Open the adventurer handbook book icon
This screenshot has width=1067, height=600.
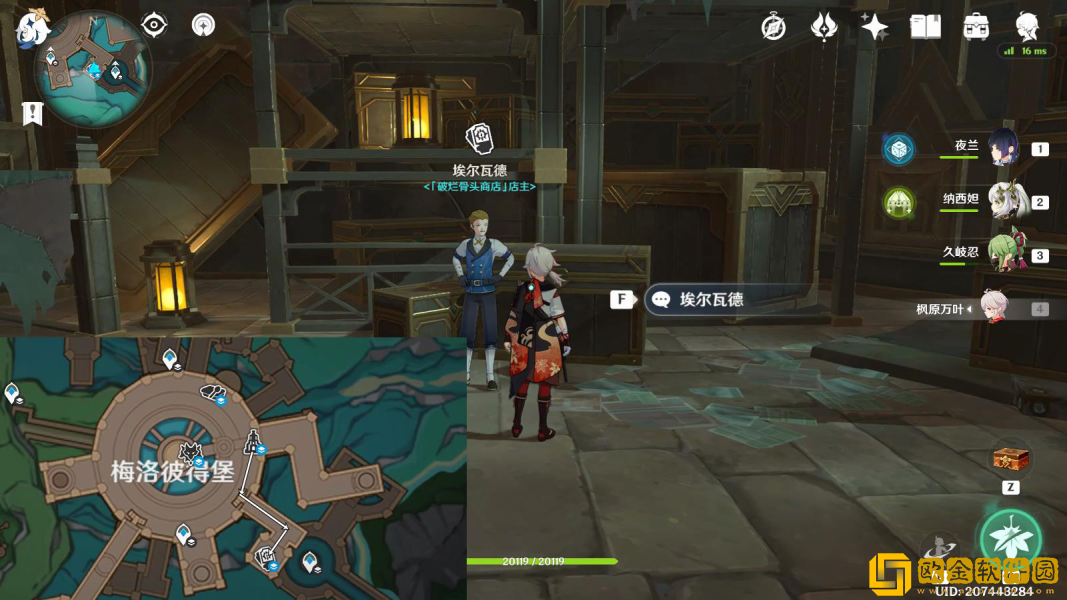pyautogui.click(x=925, y=27)
